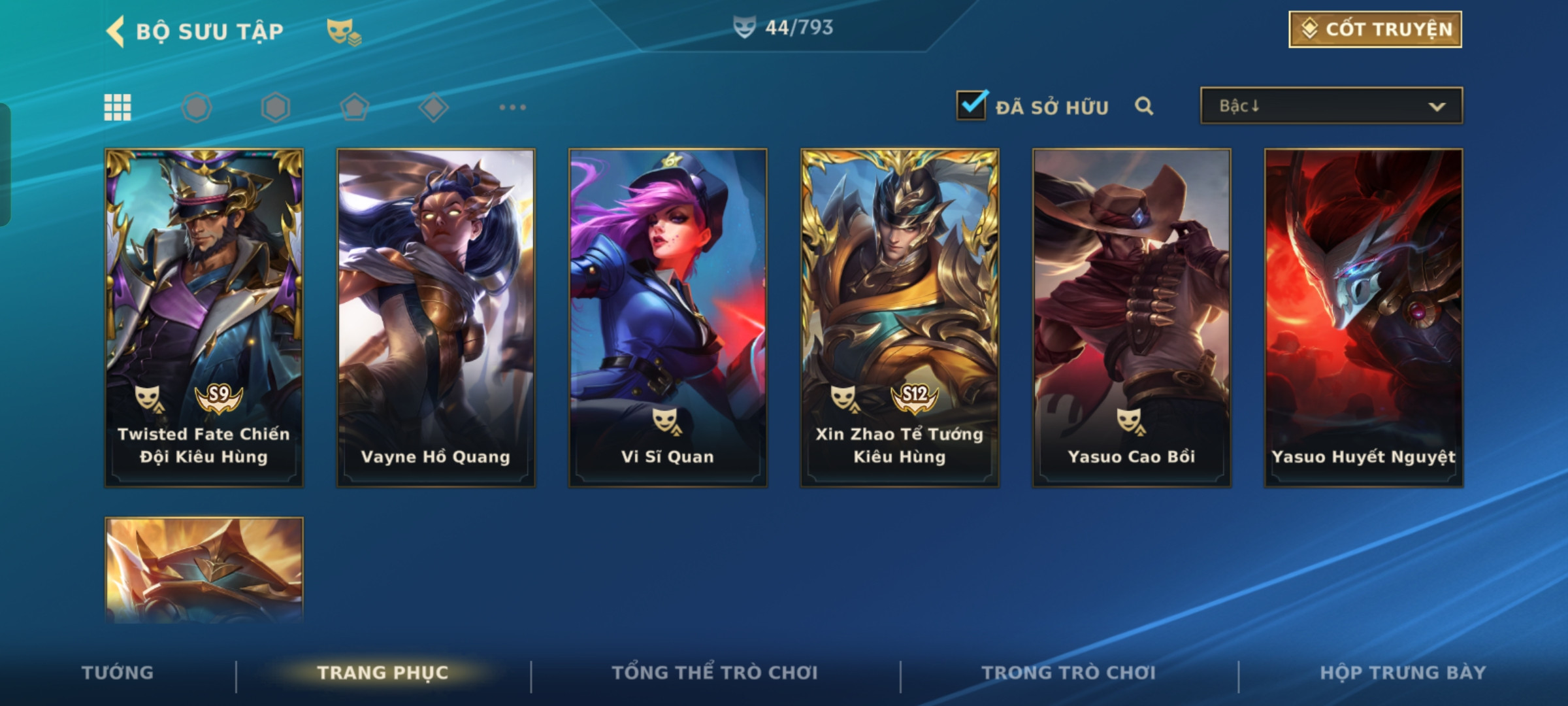Toggle the Đã Sở Hữu checkbox

point(971,106)
